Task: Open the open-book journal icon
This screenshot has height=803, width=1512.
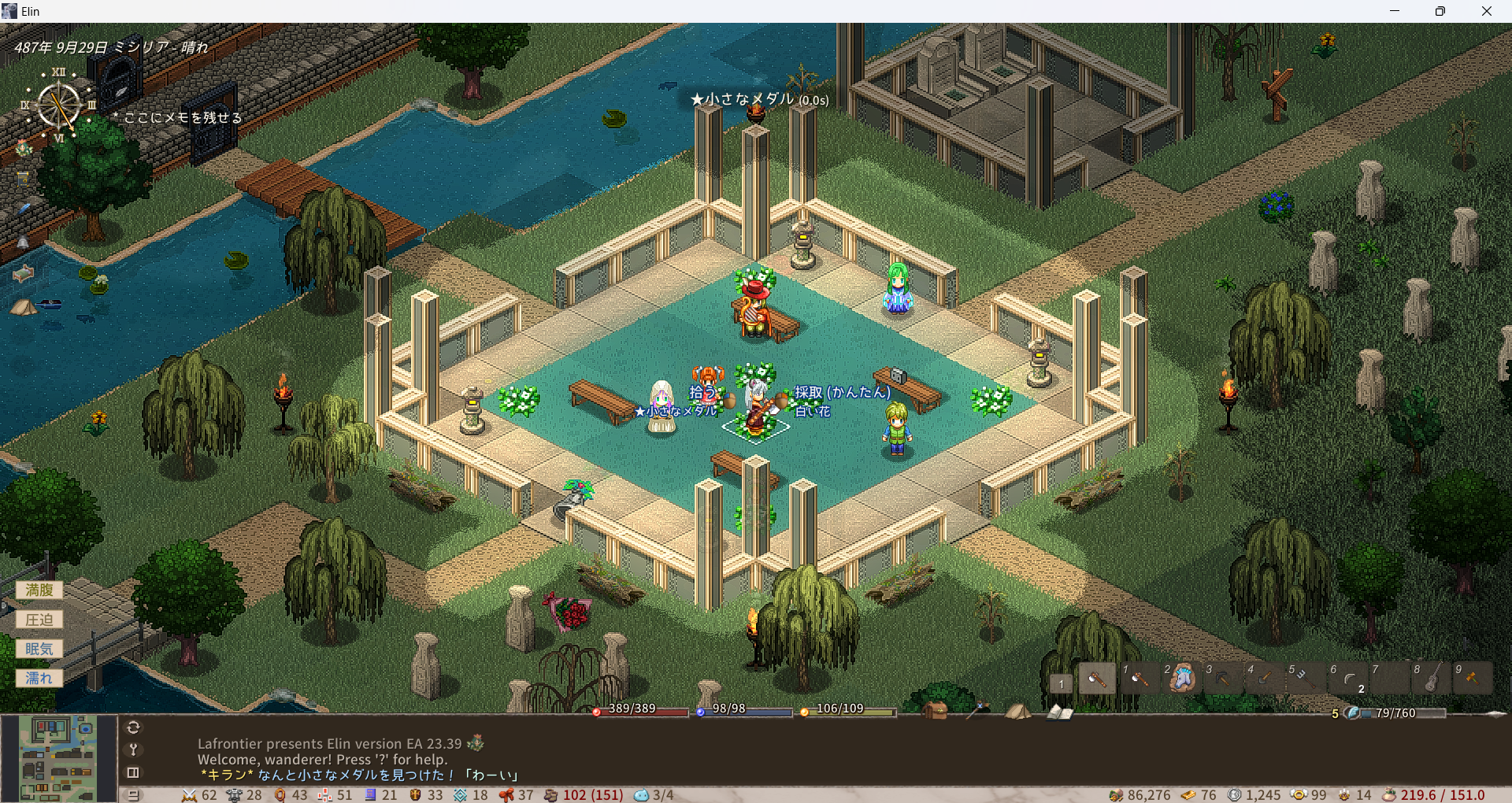Action: (1059, 712)
